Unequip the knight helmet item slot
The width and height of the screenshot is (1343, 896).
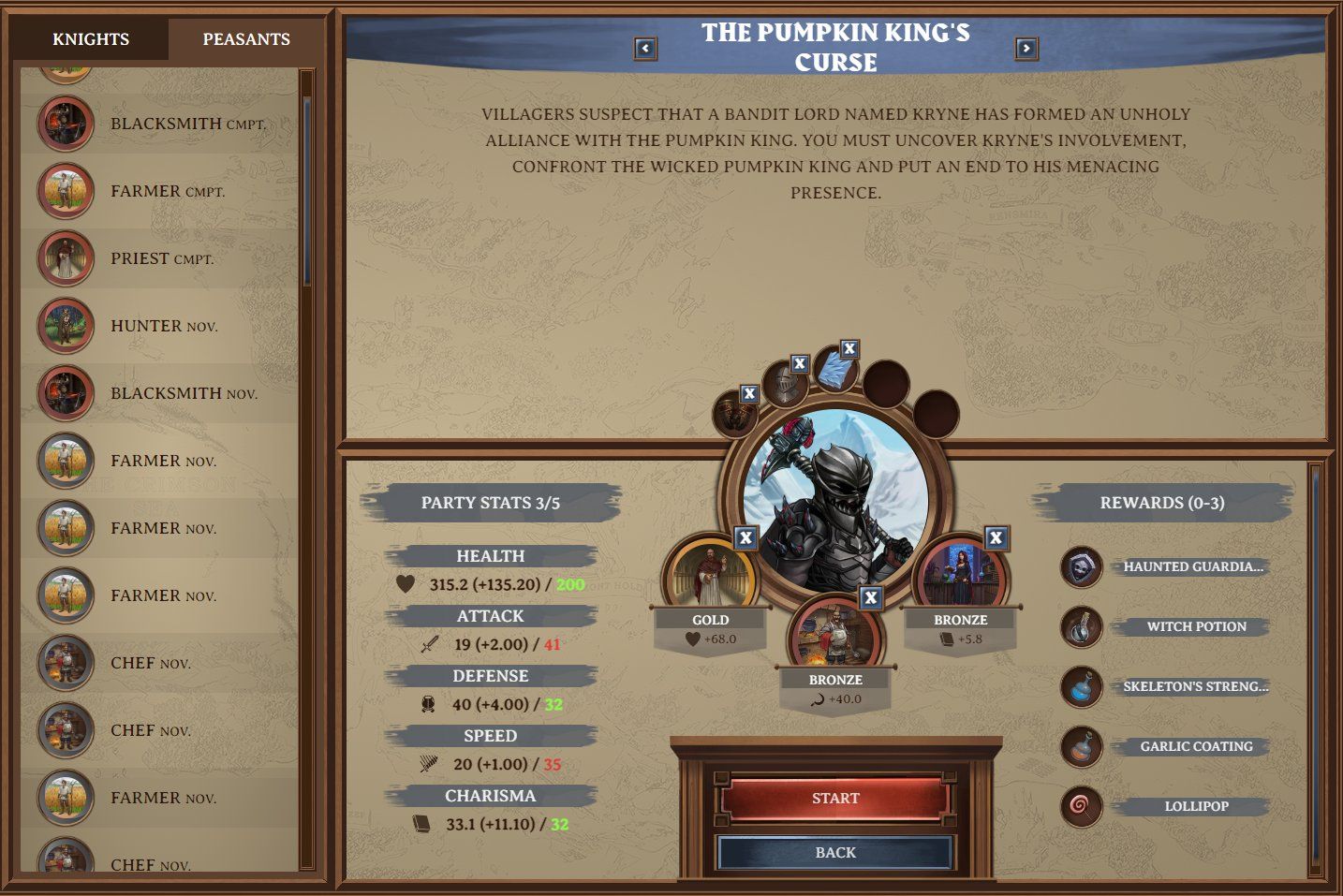pos(799,363)
